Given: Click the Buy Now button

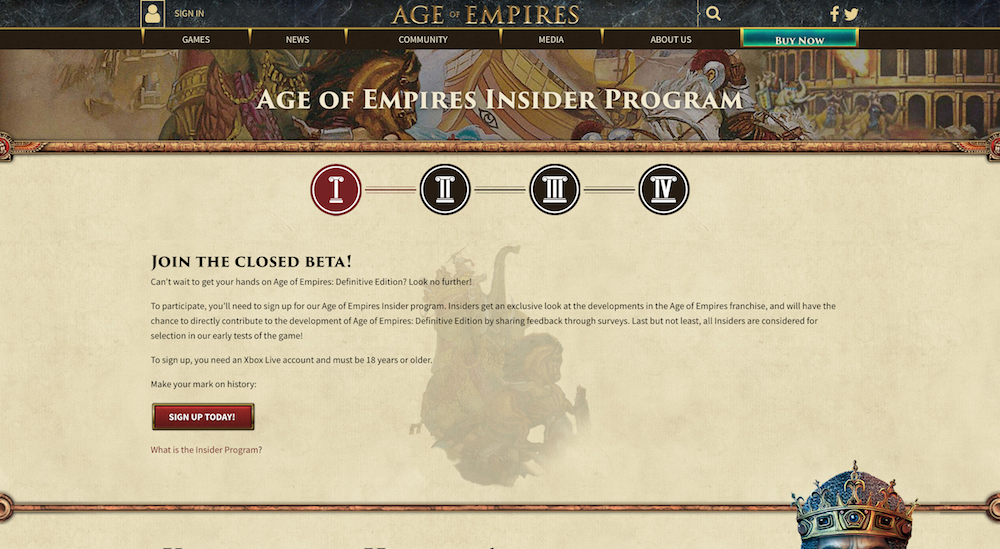Looking at the screenshot, I should click(x=799, y=40).
